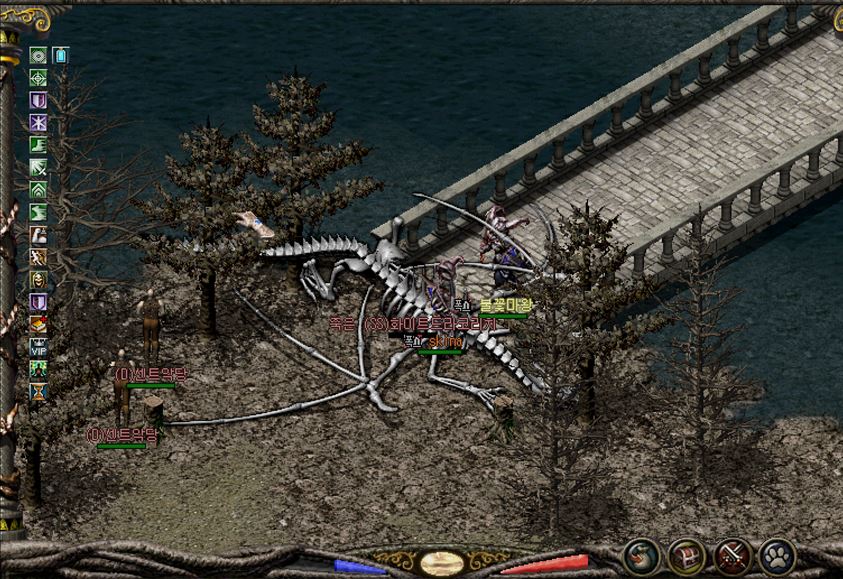Select the green crosshair target icon

point(38,78)
